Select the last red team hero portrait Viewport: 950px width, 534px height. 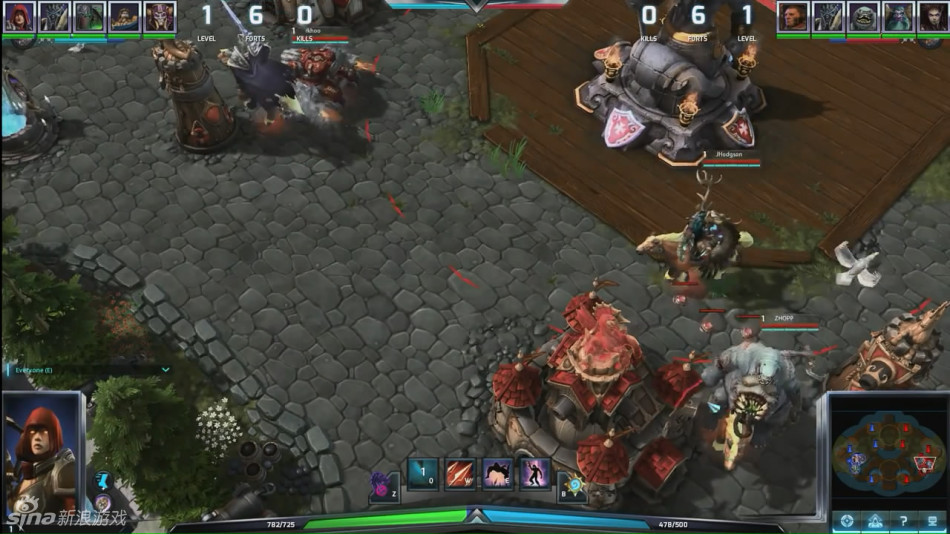[932, 17]
